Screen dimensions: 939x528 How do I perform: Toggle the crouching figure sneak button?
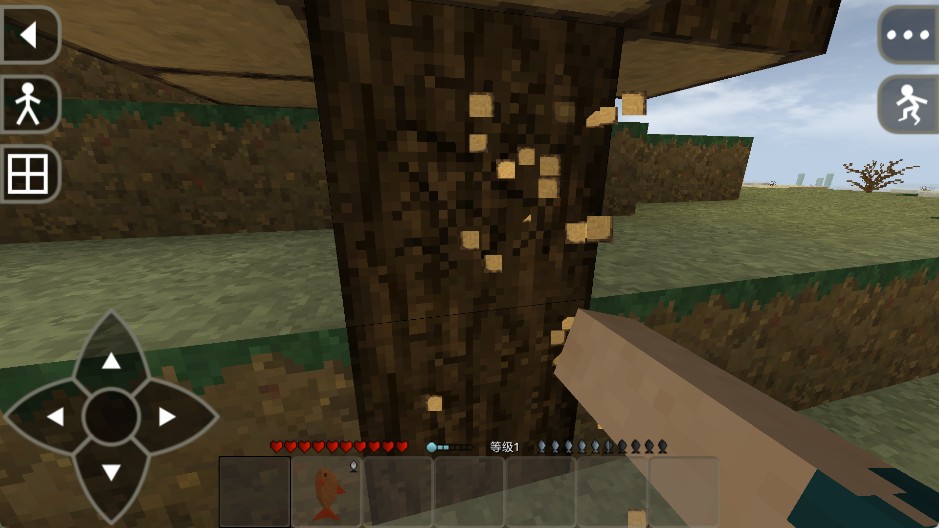coord(908,104)
